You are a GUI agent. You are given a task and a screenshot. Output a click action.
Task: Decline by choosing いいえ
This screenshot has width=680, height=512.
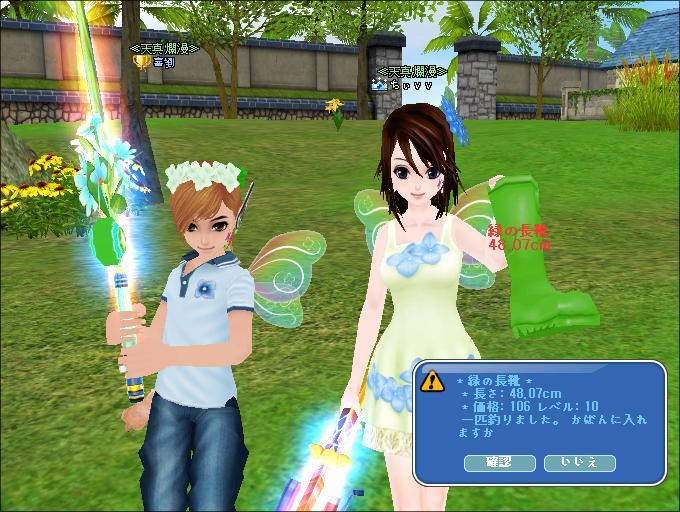pos(579,462)
